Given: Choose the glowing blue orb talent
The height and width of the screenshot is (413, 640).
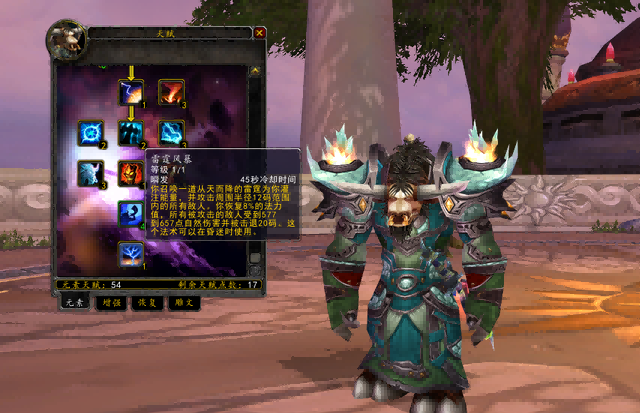Looking at the screenshot, I should click(x=90, y=133).
